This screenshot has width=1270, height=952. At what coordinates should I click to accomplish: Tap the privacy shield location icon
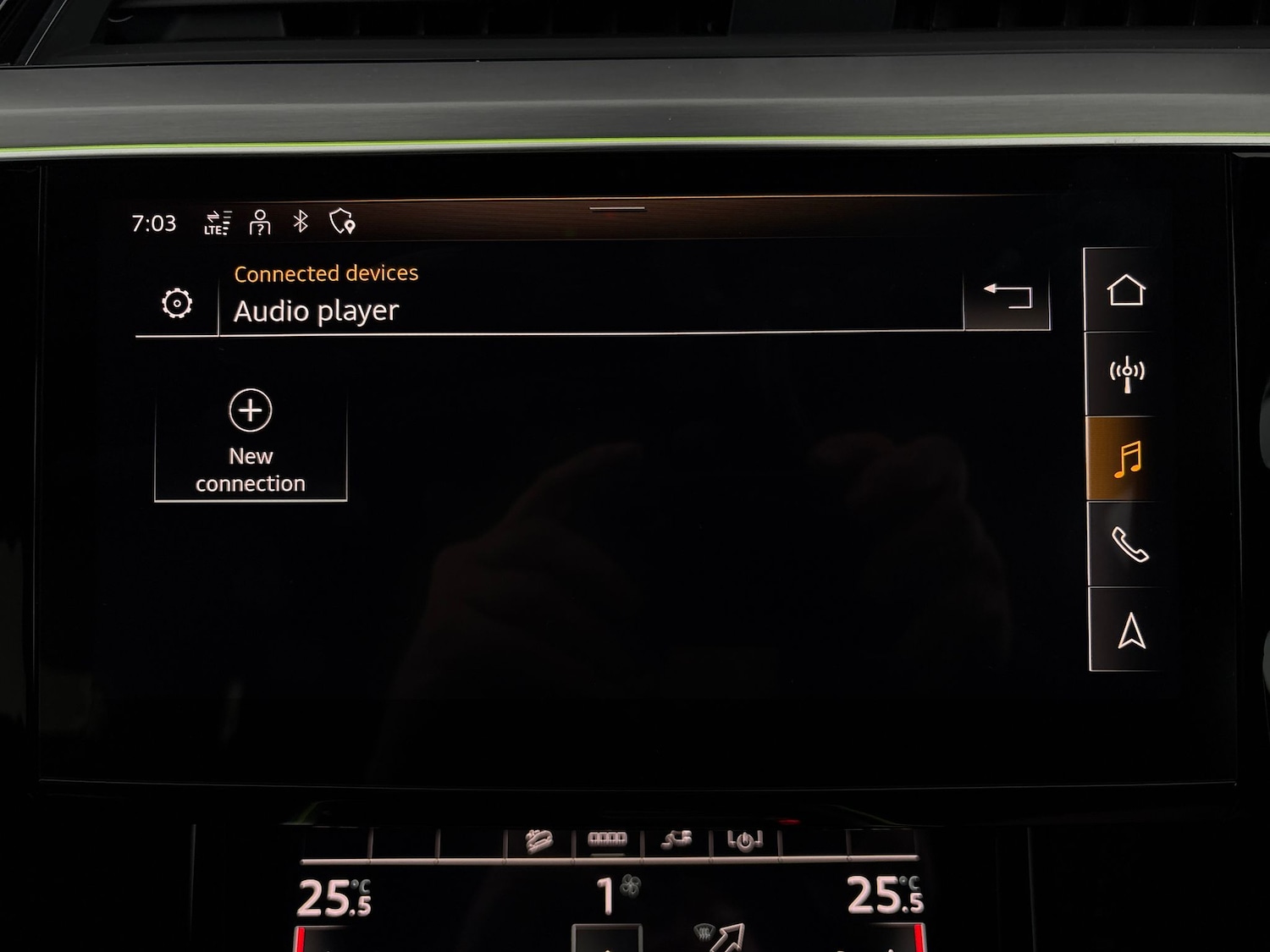[x=342, y=223]
